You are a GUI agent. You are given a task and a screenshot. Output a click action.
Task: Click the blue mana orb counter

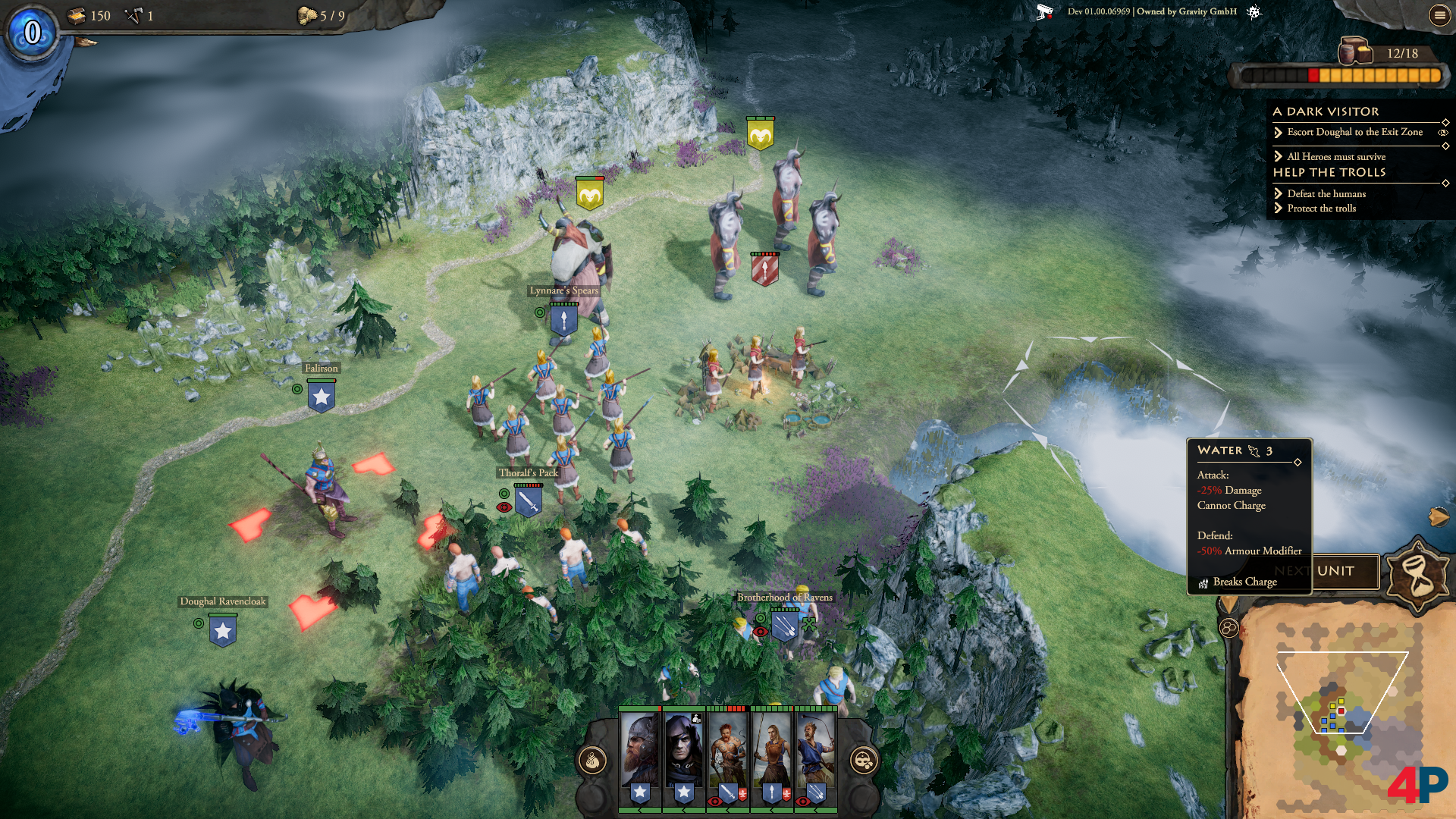point(32,33)
